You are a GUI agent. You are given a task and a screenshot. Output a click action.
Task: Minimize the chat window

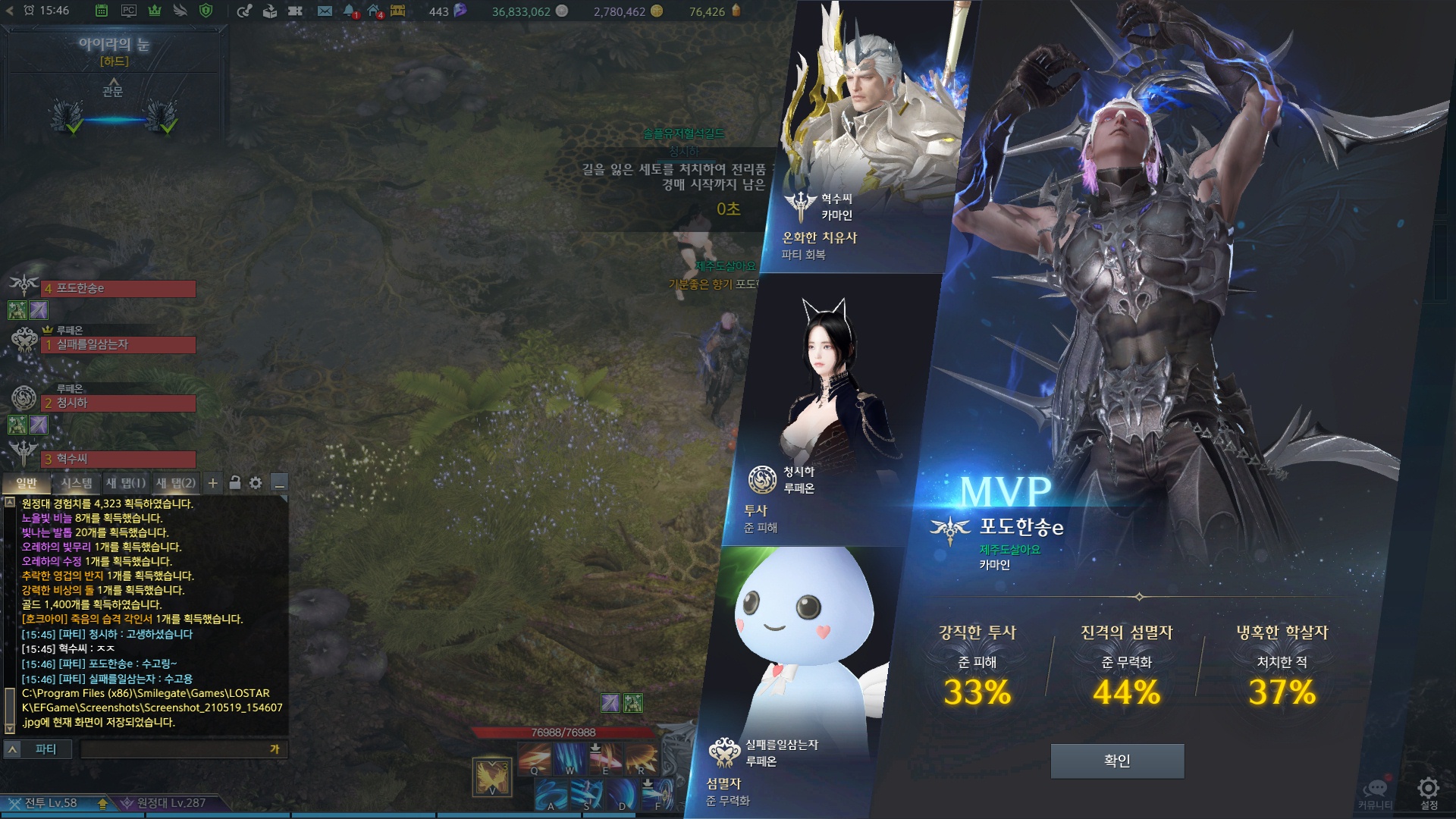pyautogui.click(x=279, y=483)
